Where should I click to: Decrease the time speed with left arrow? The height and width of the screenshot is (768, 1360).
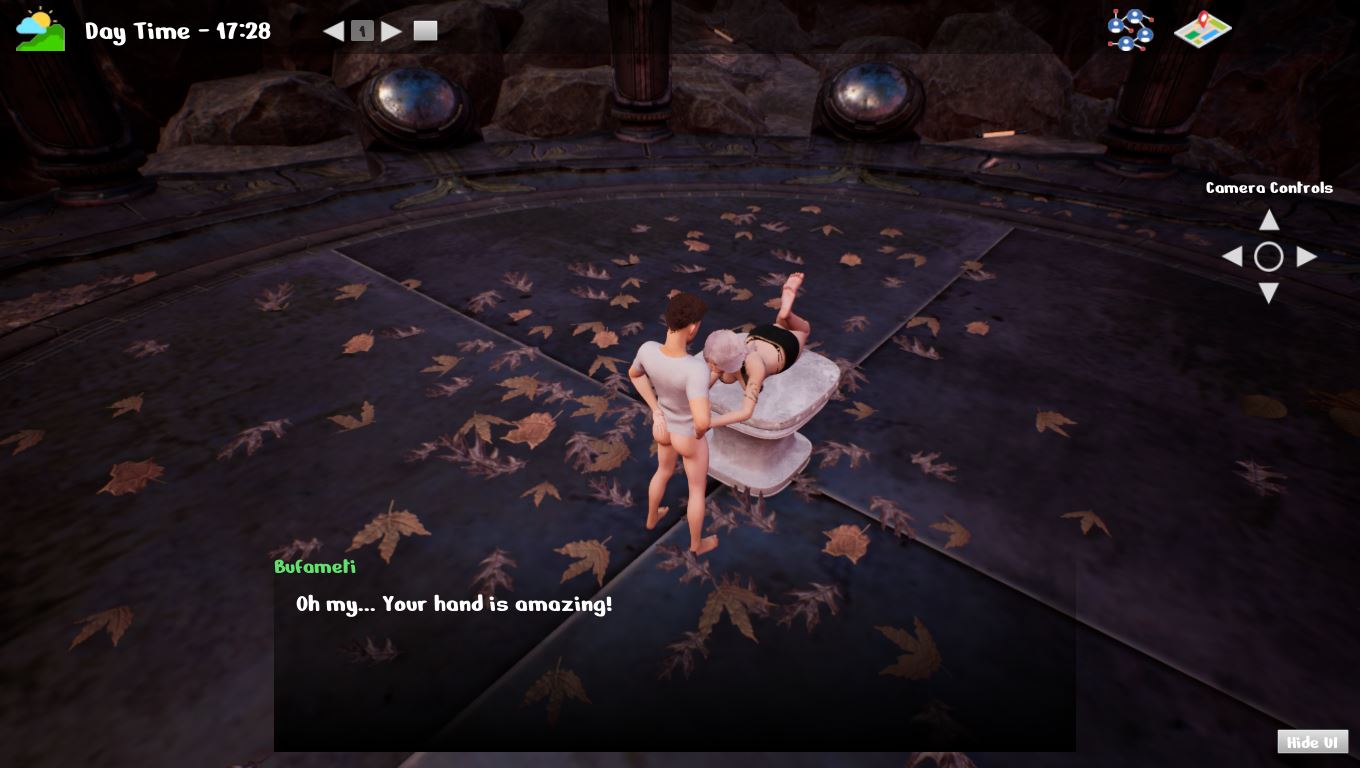(x=333, y=31)
